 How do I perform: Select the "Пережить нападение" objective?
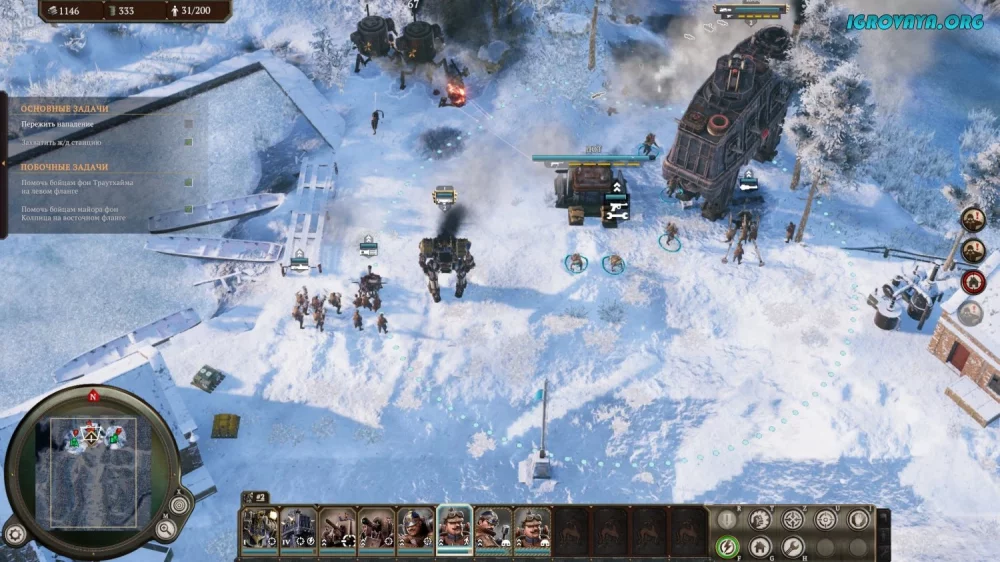[58, 124]
